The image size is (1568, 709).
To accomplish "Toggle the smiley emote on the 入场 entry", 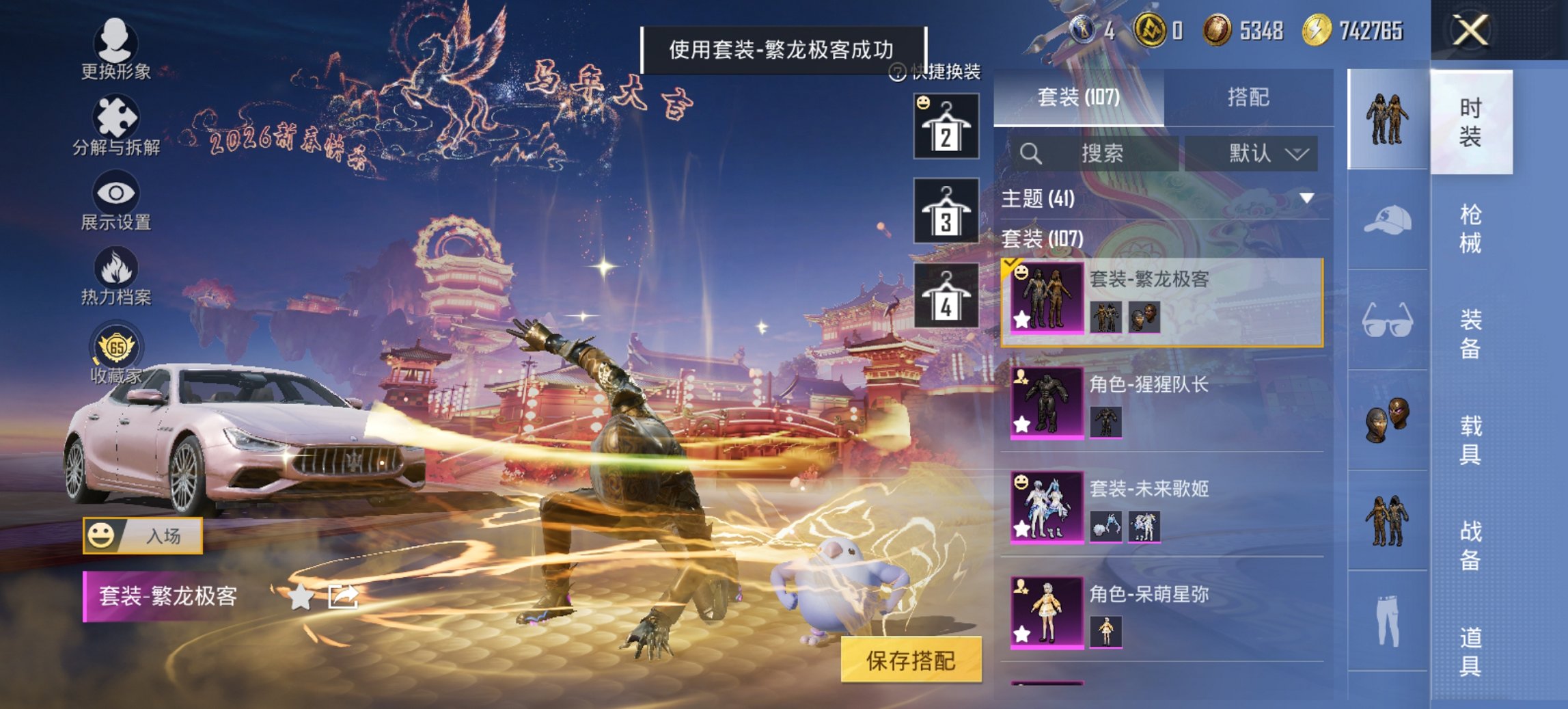I will [102, 536].
